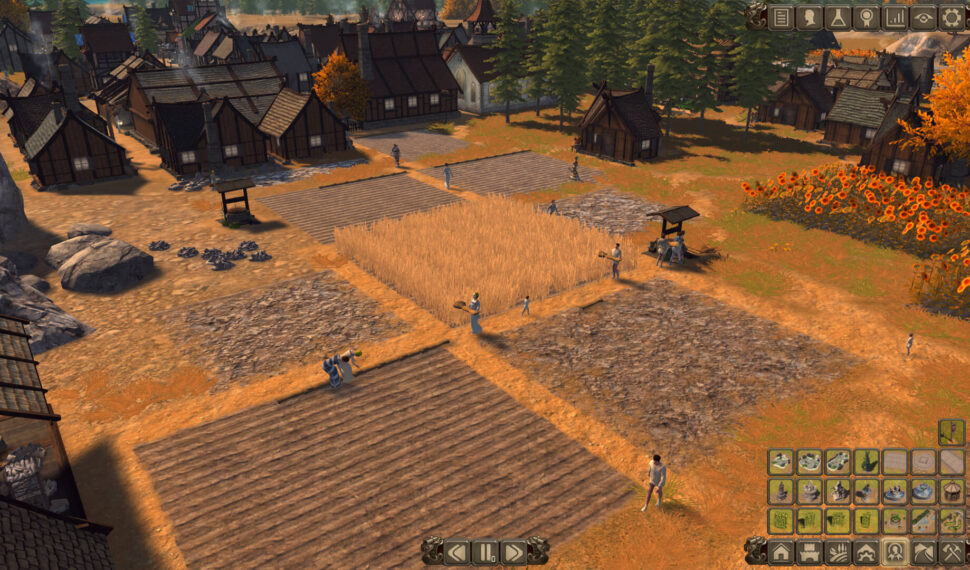Pick the tall dark tree decoration
970x570 pixels.
click(x=867, y=461)
